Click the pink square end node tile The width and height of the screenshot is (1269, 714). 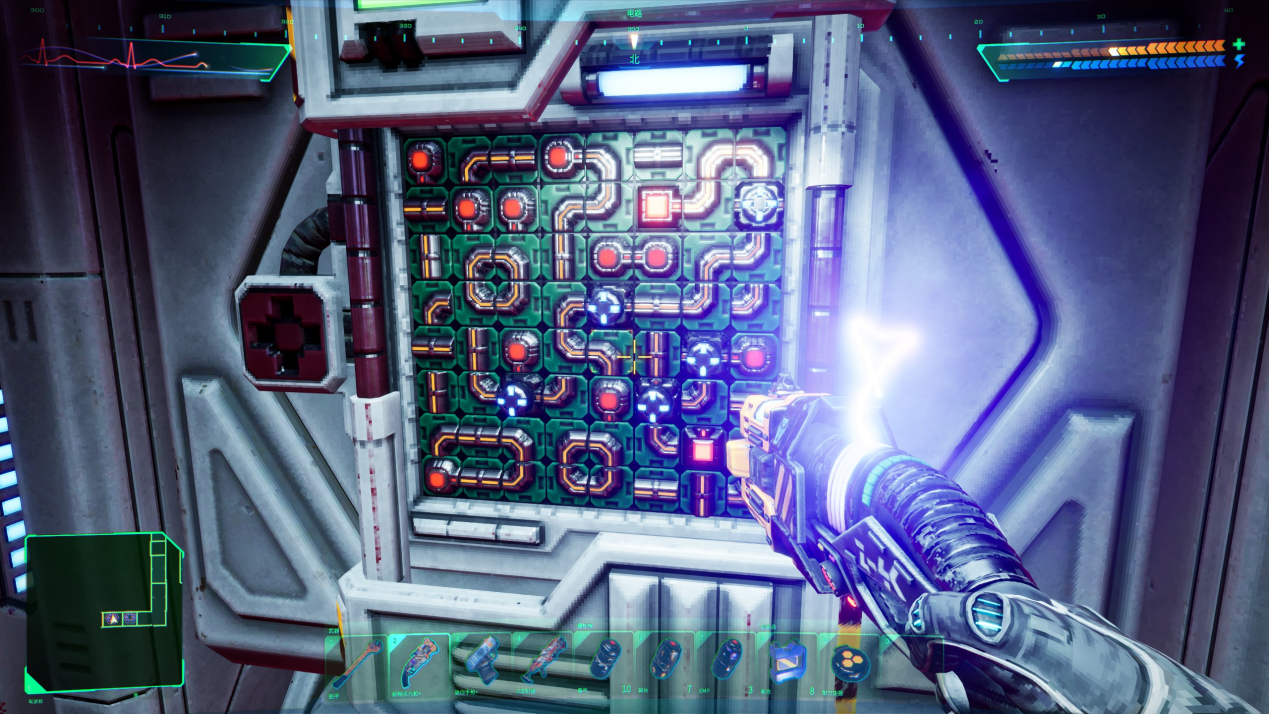point(702,447)
